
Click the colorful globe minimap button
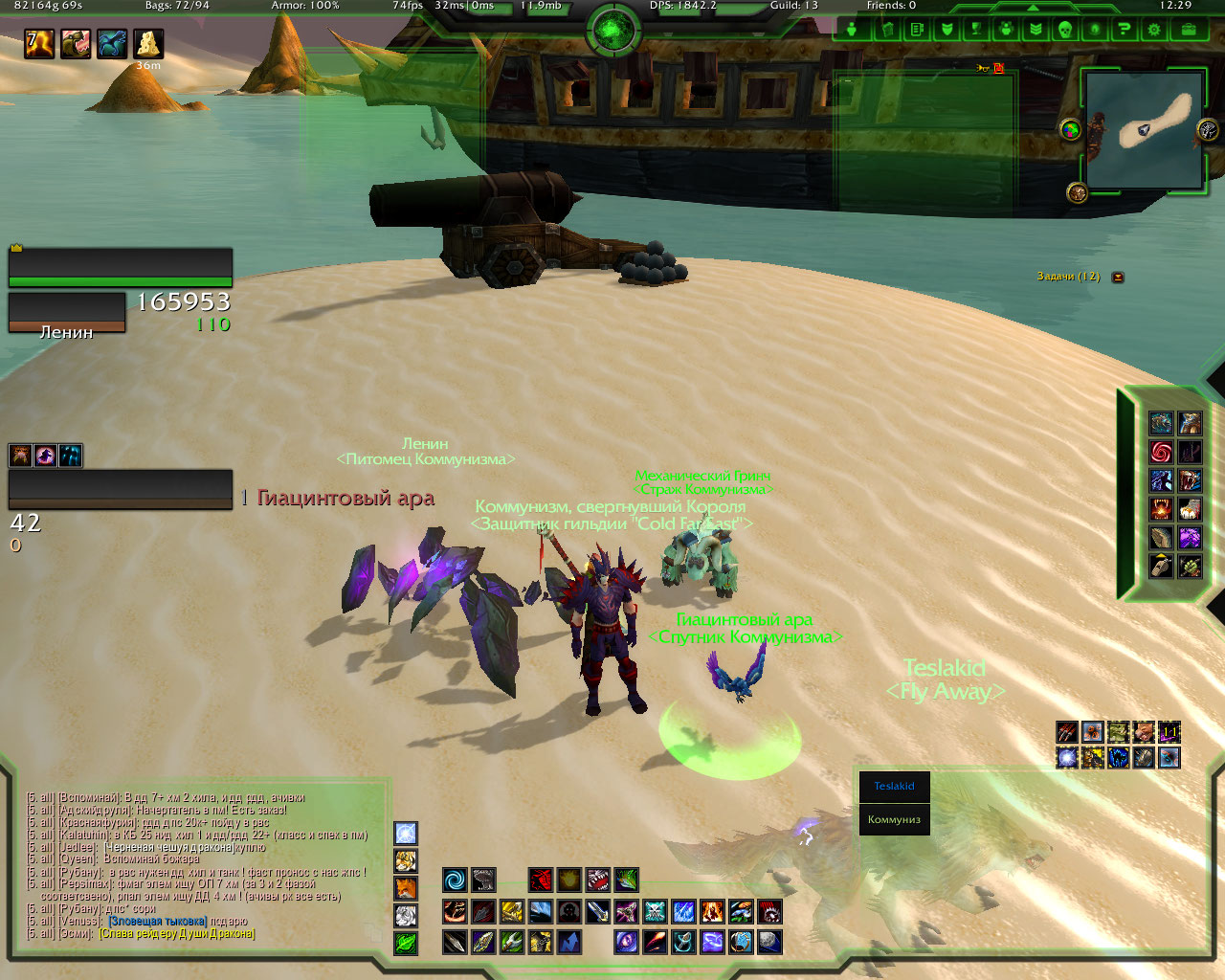click(x=1071, y=129)
